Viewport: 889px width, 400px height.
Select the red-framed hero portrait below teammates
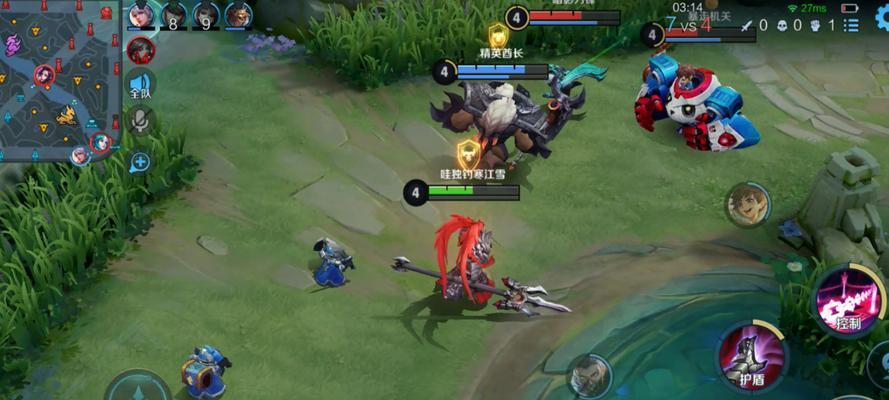click(141, 48)
